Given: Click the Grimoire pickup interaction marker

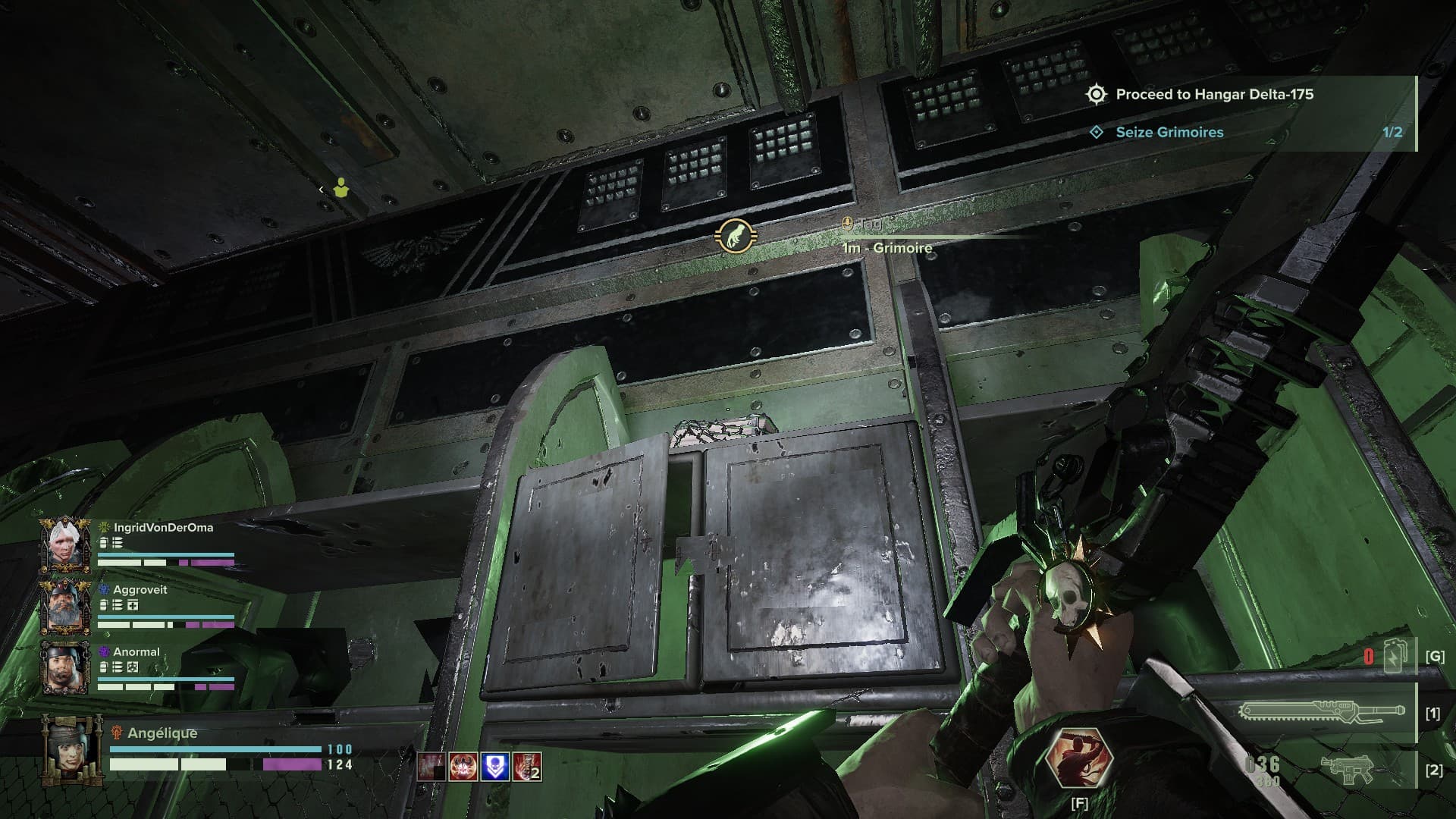Looking at the screenshot, I should click(734, 237).
